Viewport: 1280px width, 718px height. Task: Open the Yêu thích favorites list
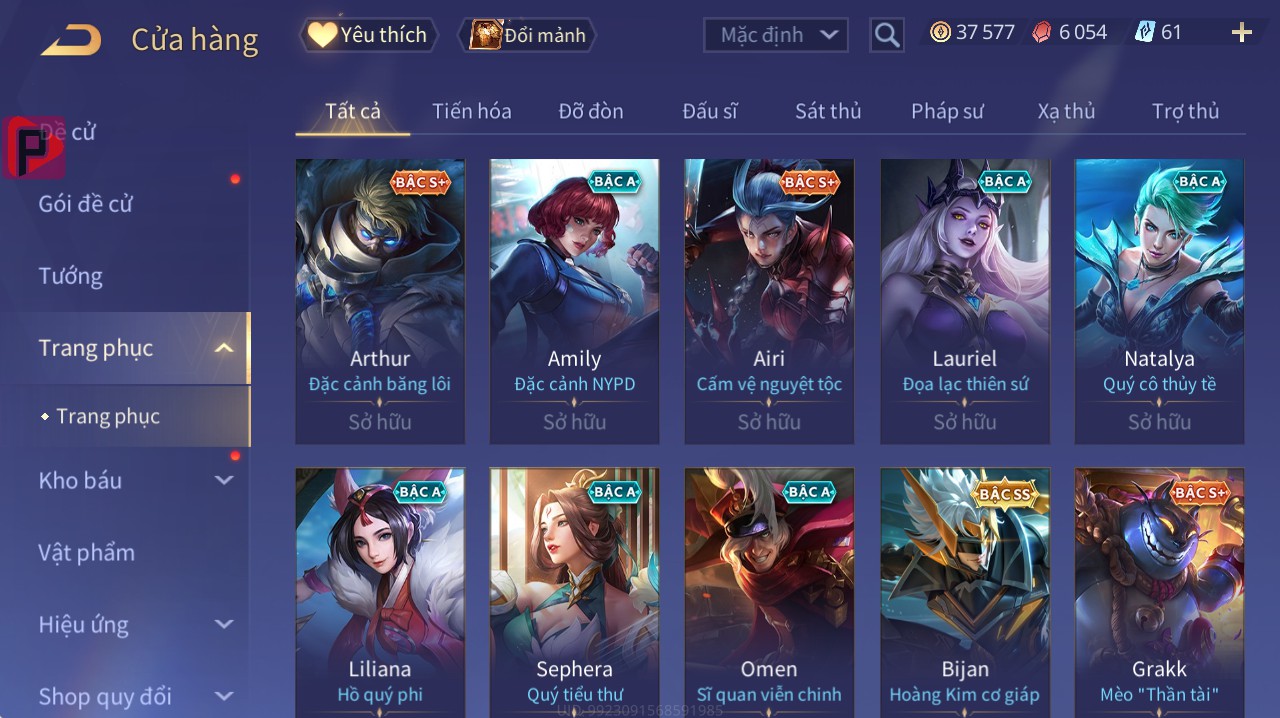(368, 35)
